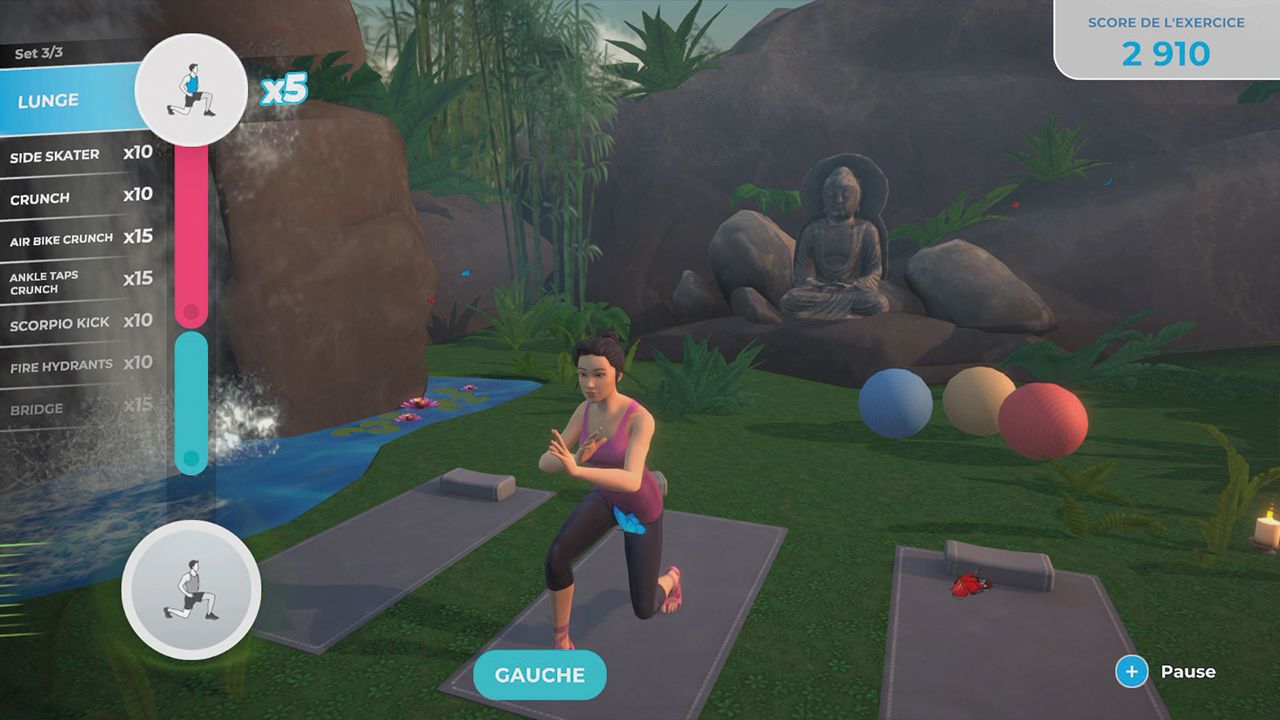Choose the SCORPIO KICK exercise
1280x720 pixels.
[60, 322]
